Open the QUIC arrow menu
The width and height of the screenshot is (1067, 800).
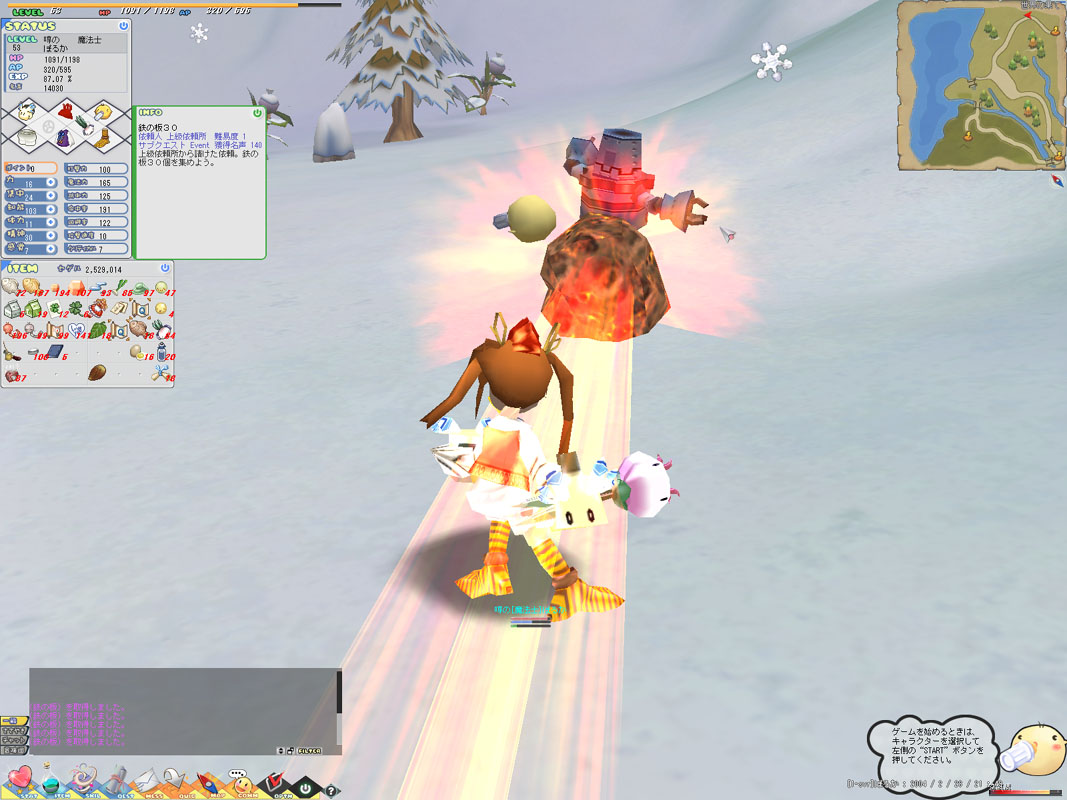point(177,781)
